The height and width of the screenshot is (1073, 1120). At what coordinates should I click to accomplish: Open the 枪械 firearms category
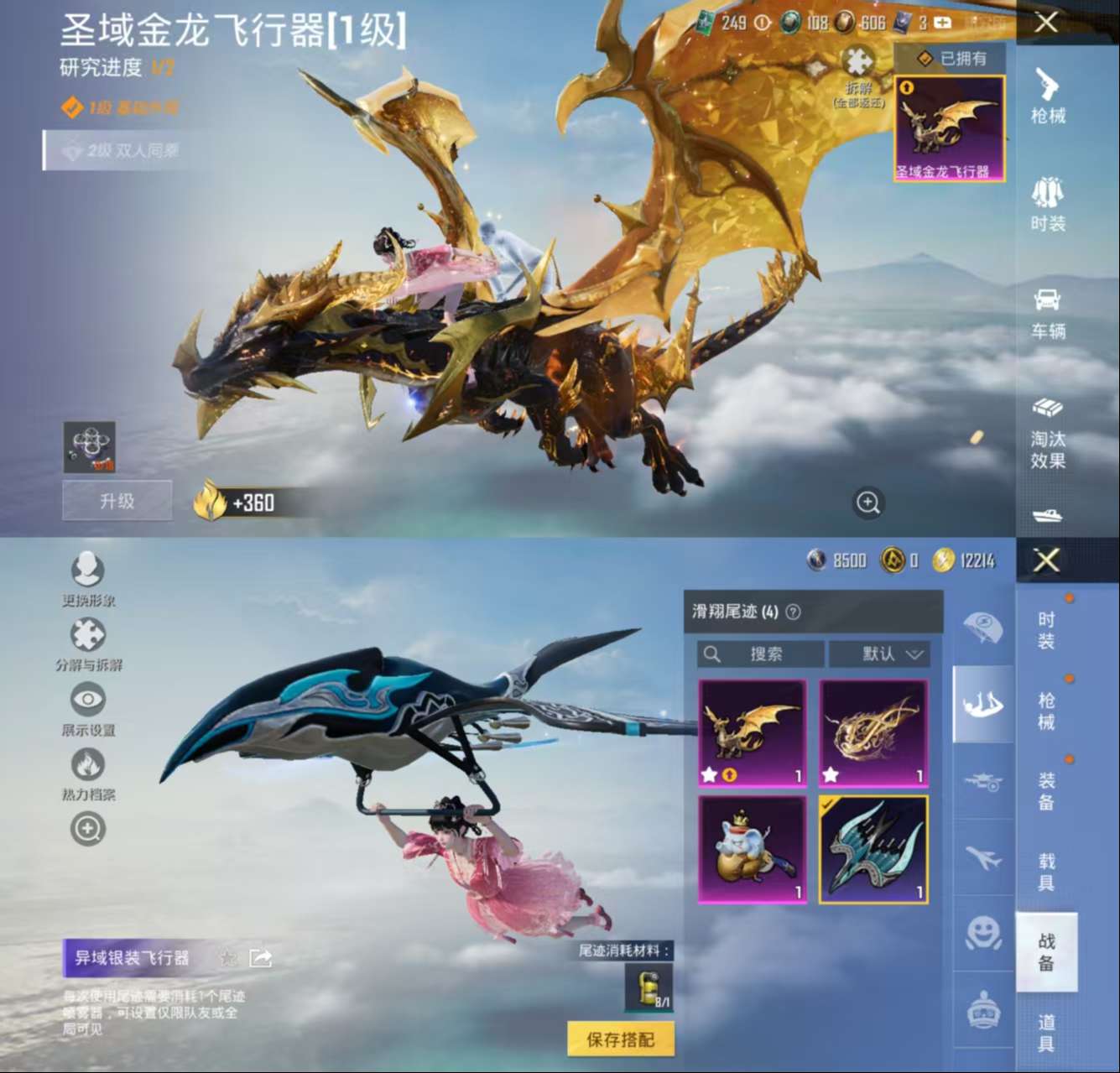click(x=1047, y=96)
